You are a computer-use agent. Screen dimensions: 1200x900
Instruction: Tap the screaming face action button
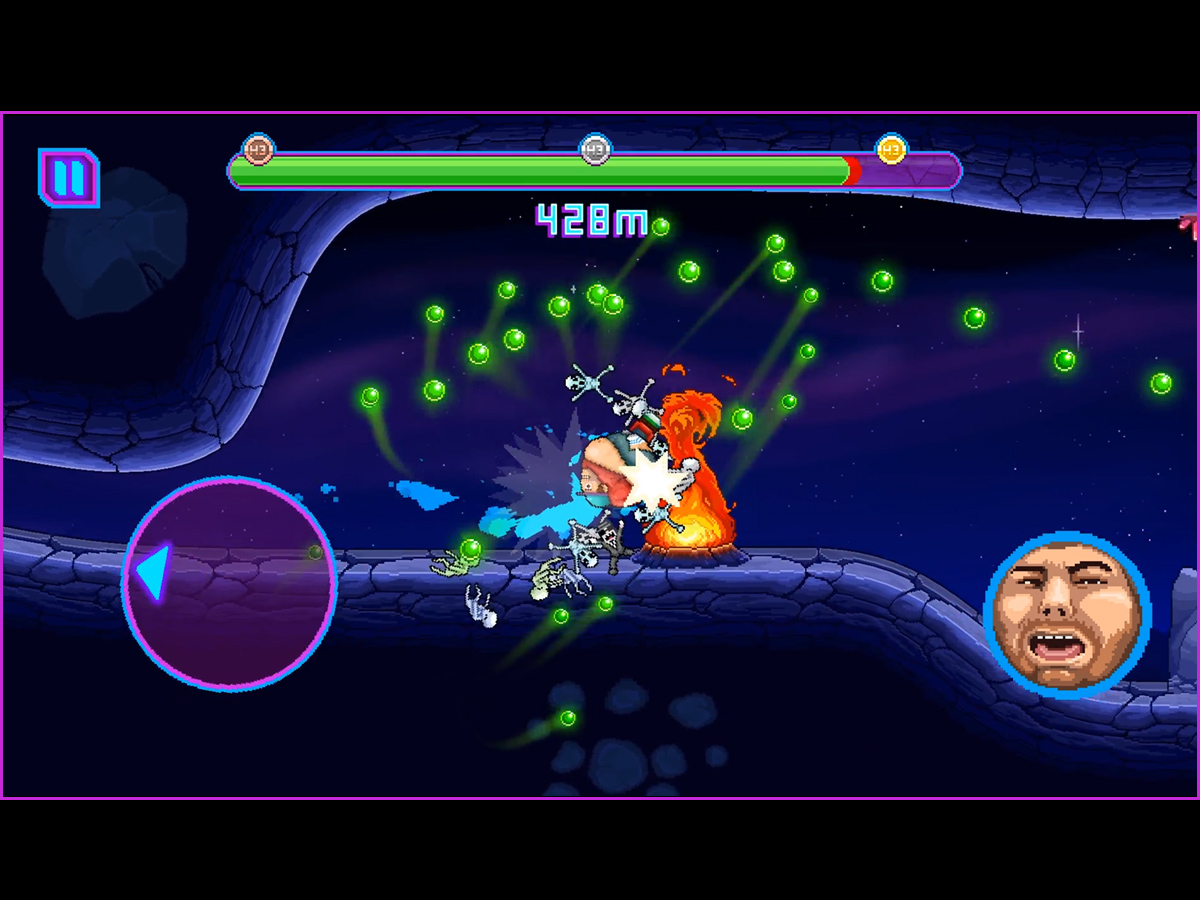pyautogui.click(x=1067, y=613)
